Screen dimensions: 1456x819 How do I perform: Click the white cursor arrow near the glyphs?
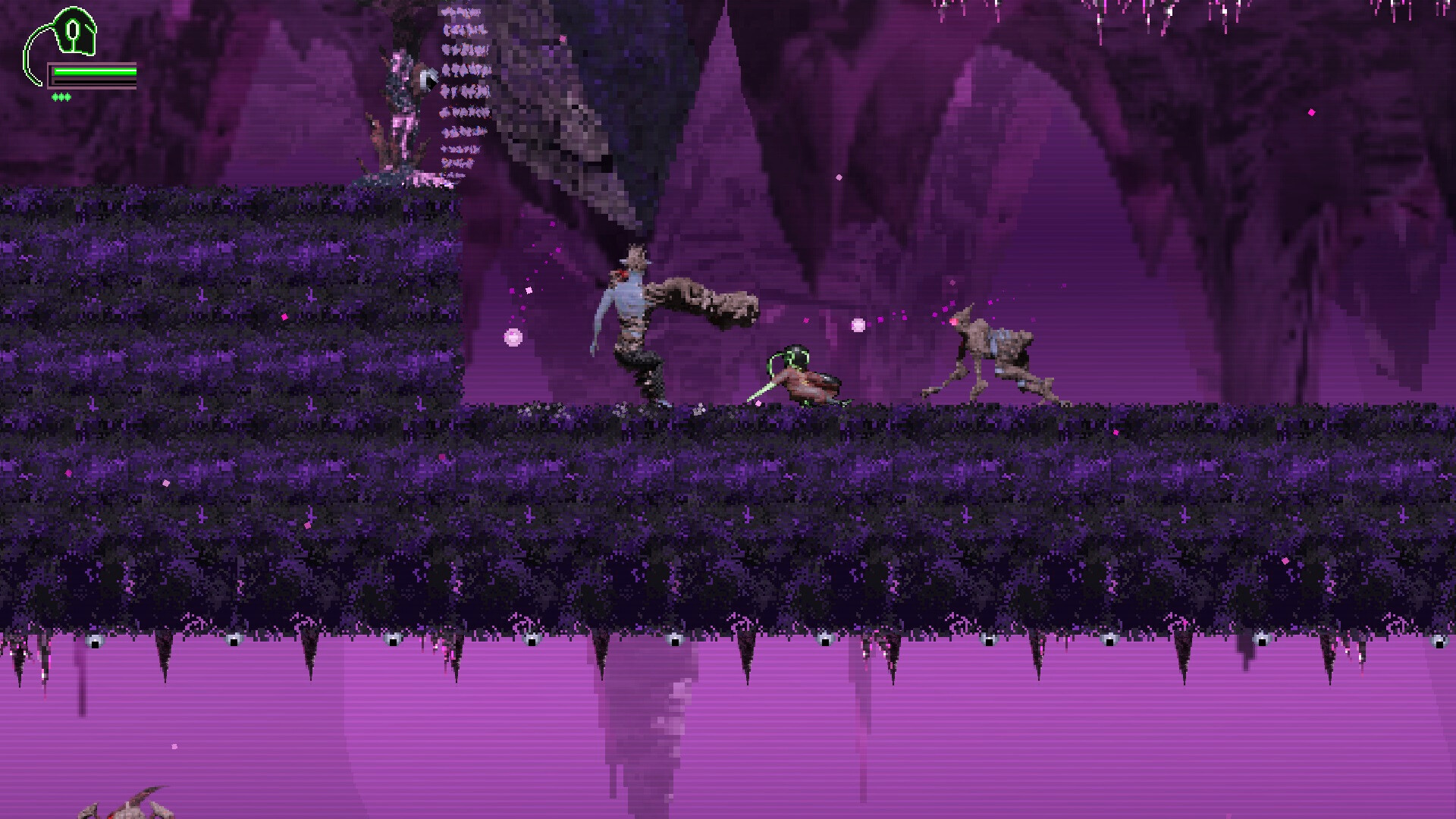pos(431,78)
